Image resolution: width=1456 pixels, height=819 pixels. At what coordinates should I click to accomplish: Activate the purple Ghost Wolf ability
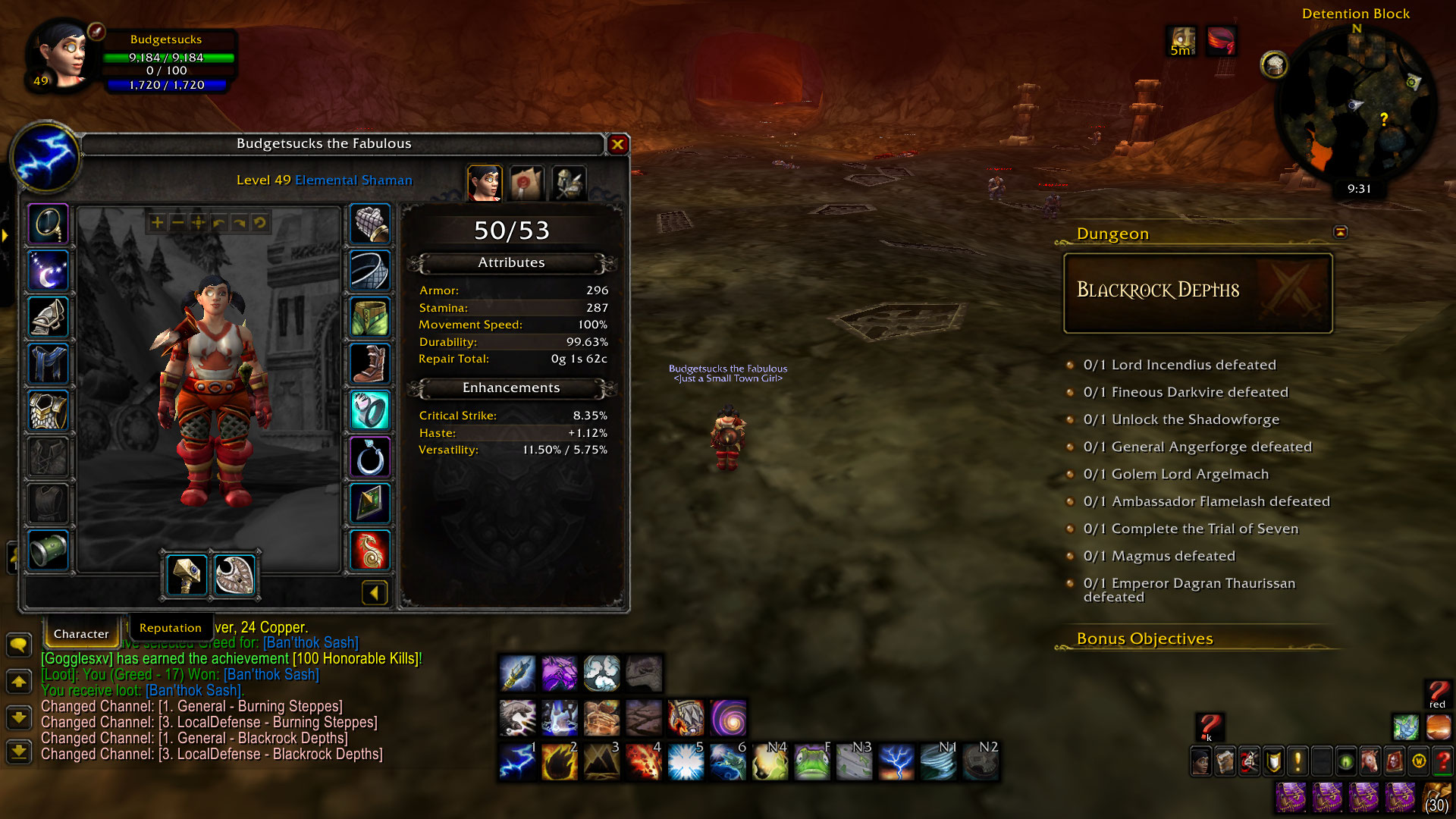[560, 673]
